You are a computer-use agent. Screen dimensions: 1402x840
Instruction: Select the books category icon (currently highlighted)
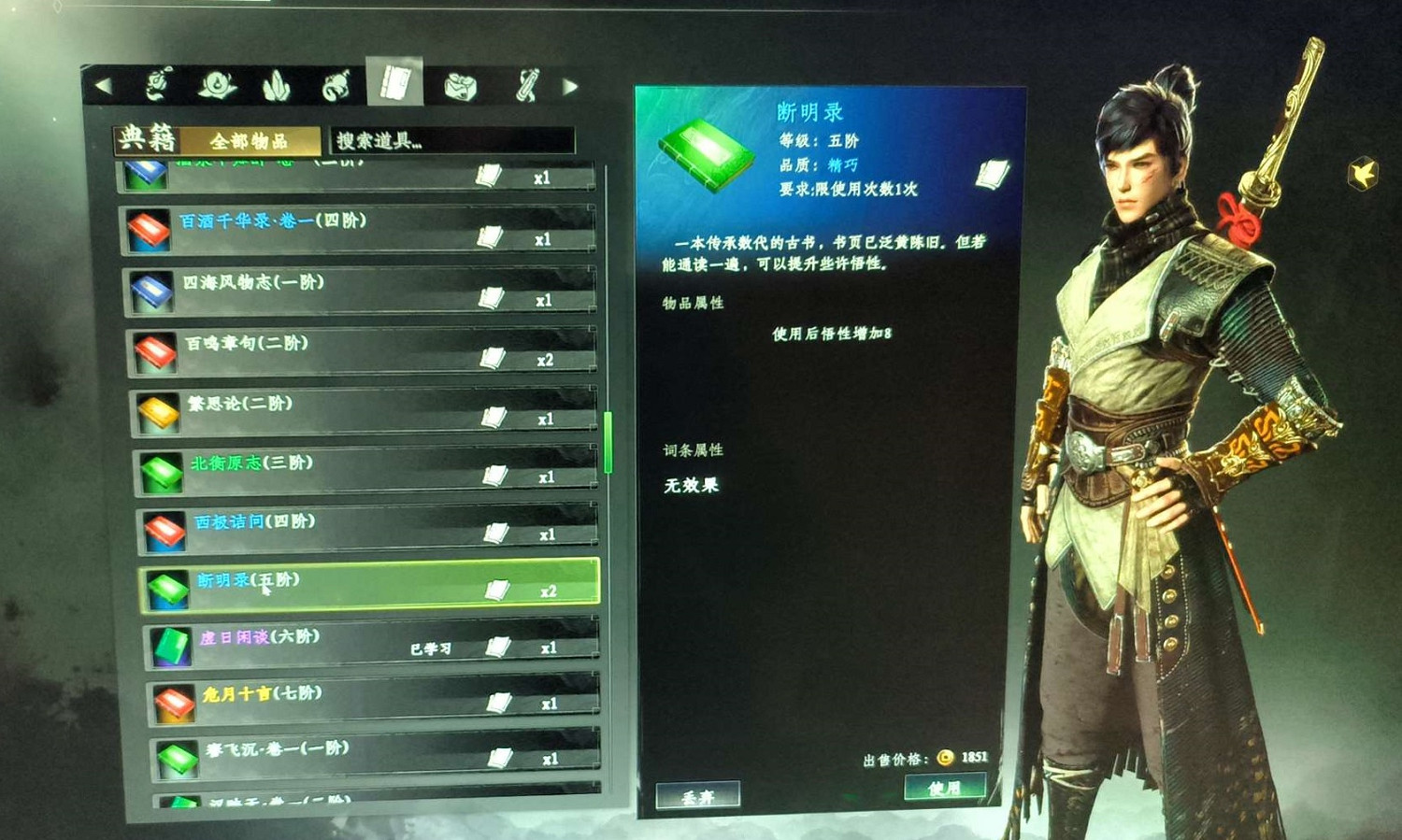(394, 84)
